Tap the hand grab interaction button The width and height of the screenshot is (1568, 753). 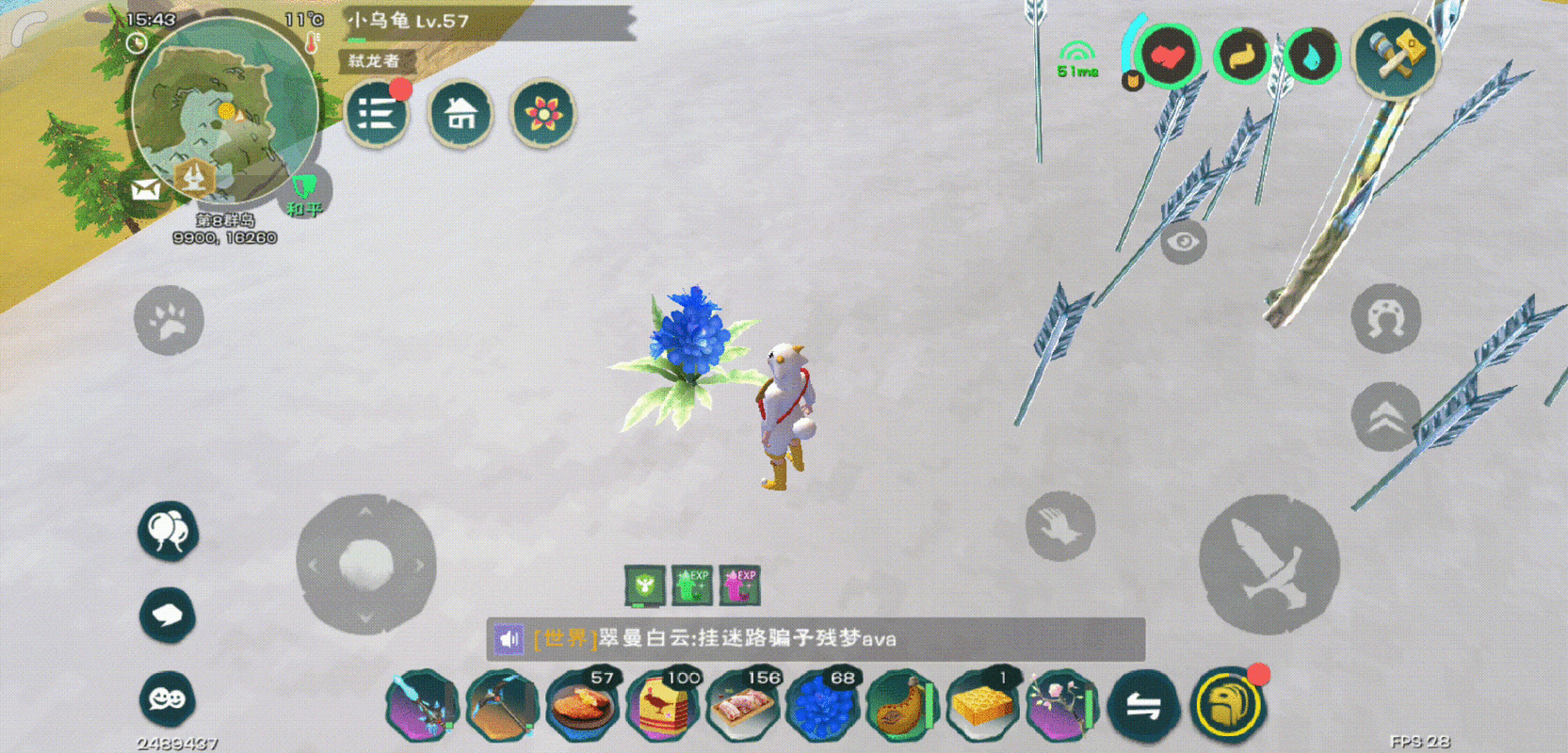click(1060, 525)
